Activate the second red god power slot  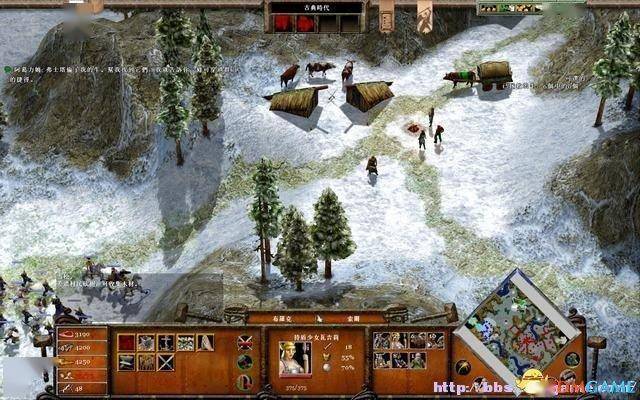click(x=307, y=23)
